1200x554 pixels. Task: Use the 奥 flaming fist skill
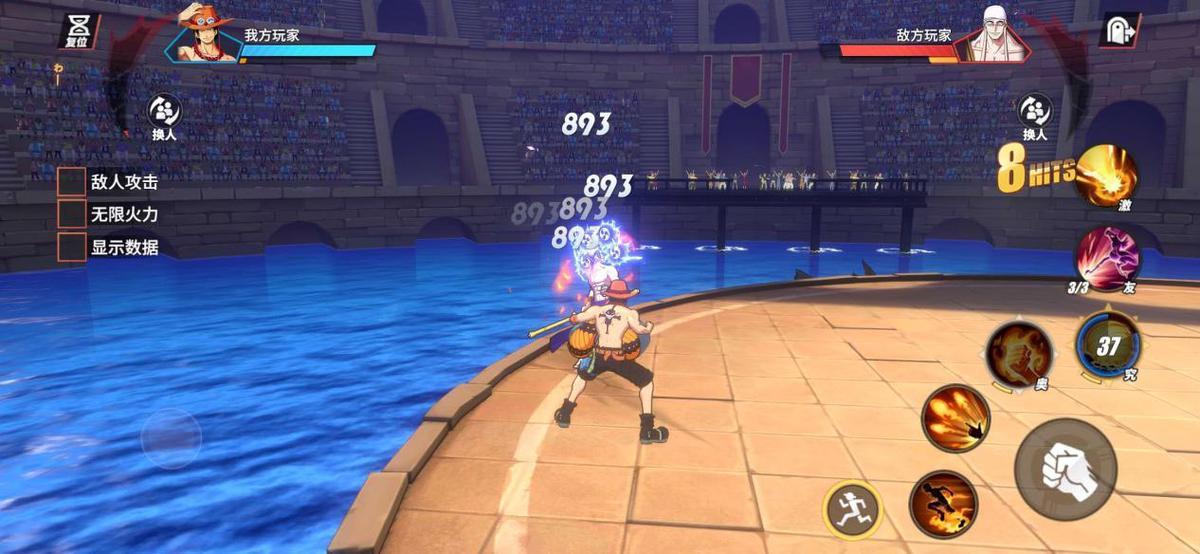point(1018,354)
